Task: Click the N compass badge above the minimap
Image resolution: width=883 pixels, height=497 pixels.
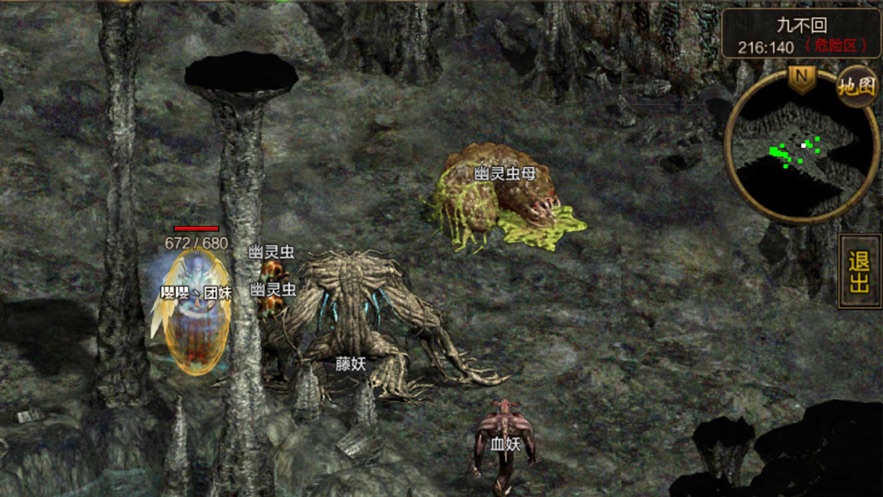Action: [801, 77]
